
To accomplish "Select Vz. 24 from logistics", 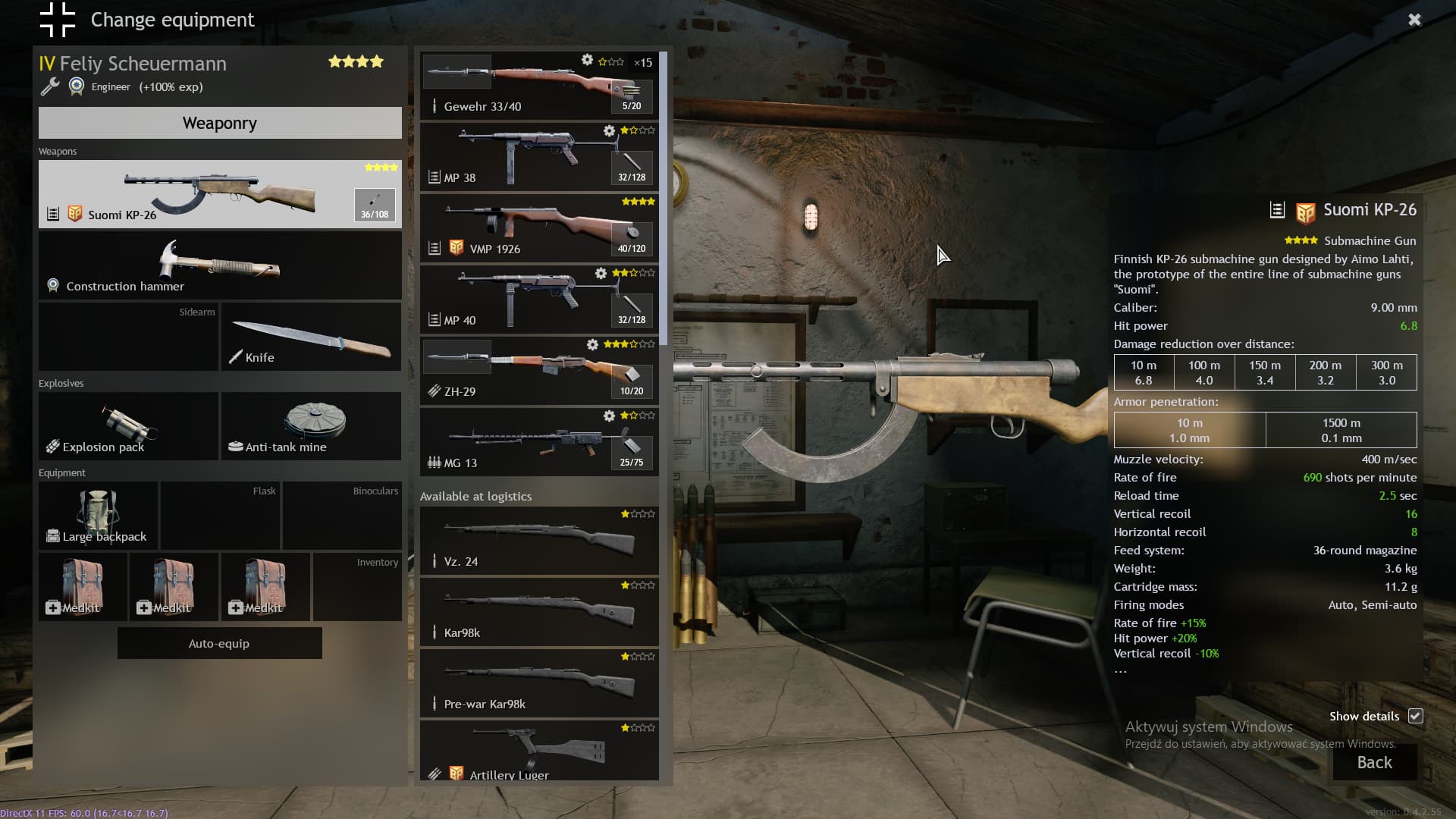I will [x=539, y=541].
